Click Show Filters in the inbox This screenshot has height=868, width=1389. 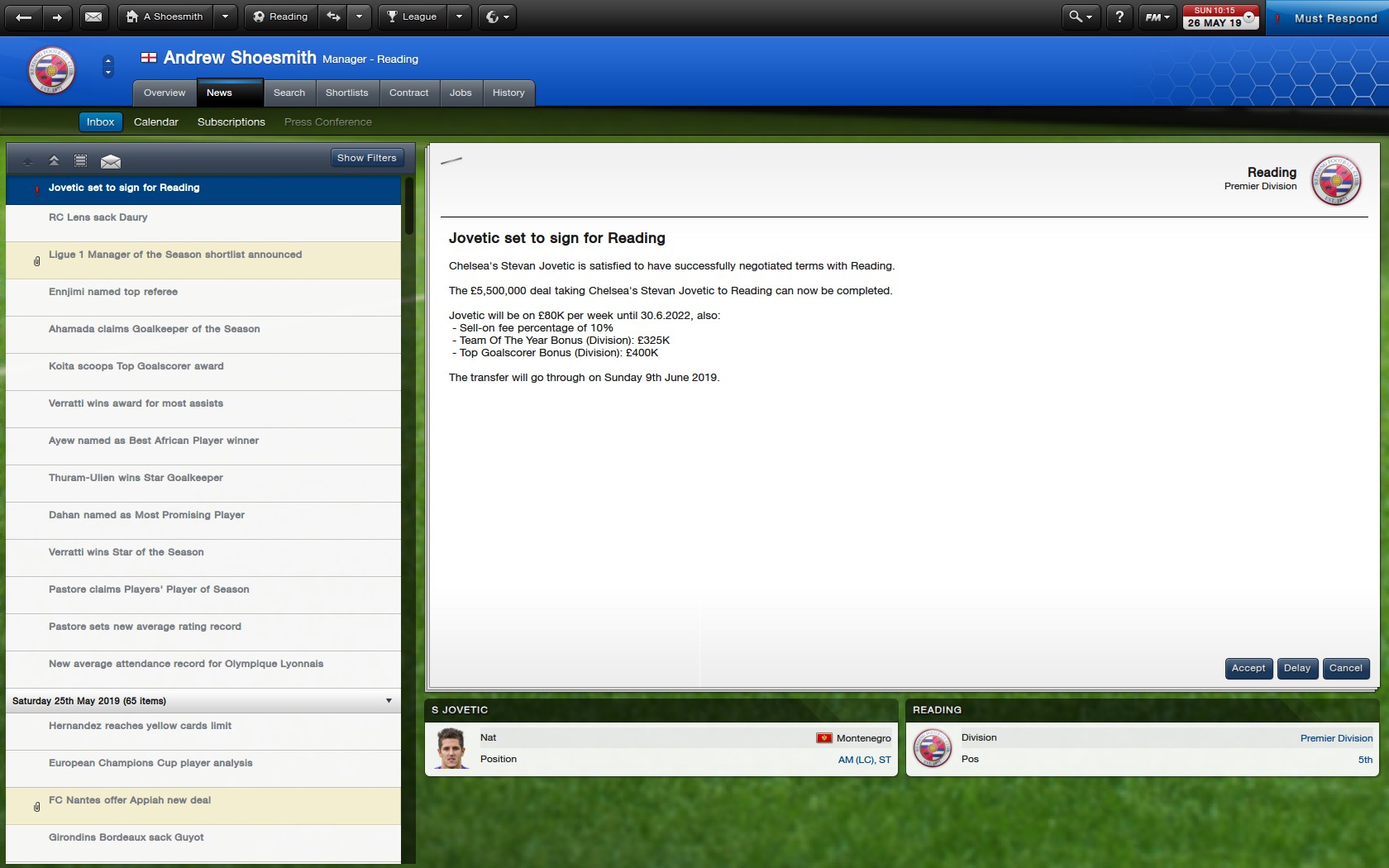pyautogui.click(x=366, y=158)
